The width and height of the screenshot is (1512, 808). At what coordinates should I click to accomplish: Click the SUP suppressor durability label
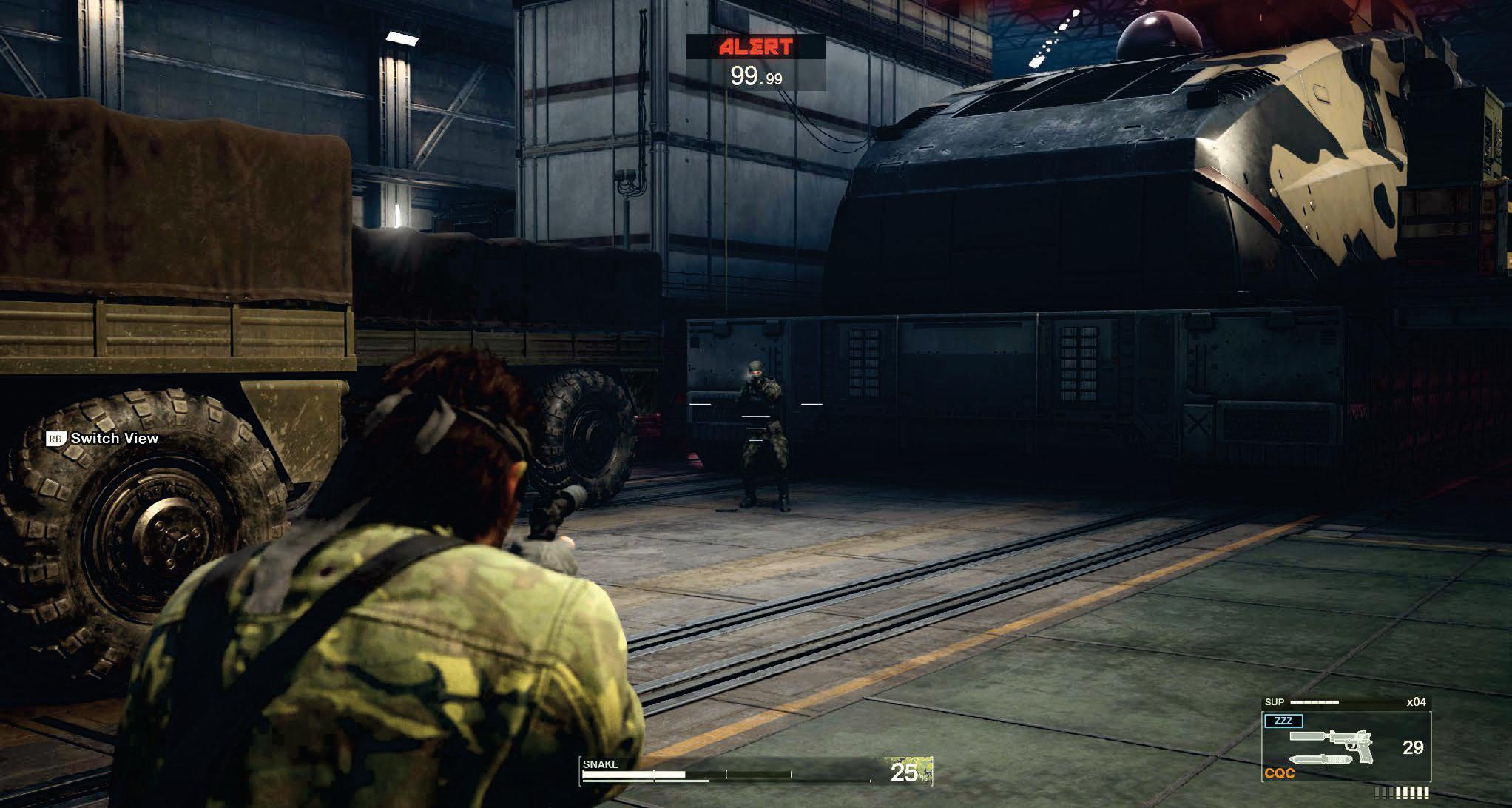click(1275, 702)
